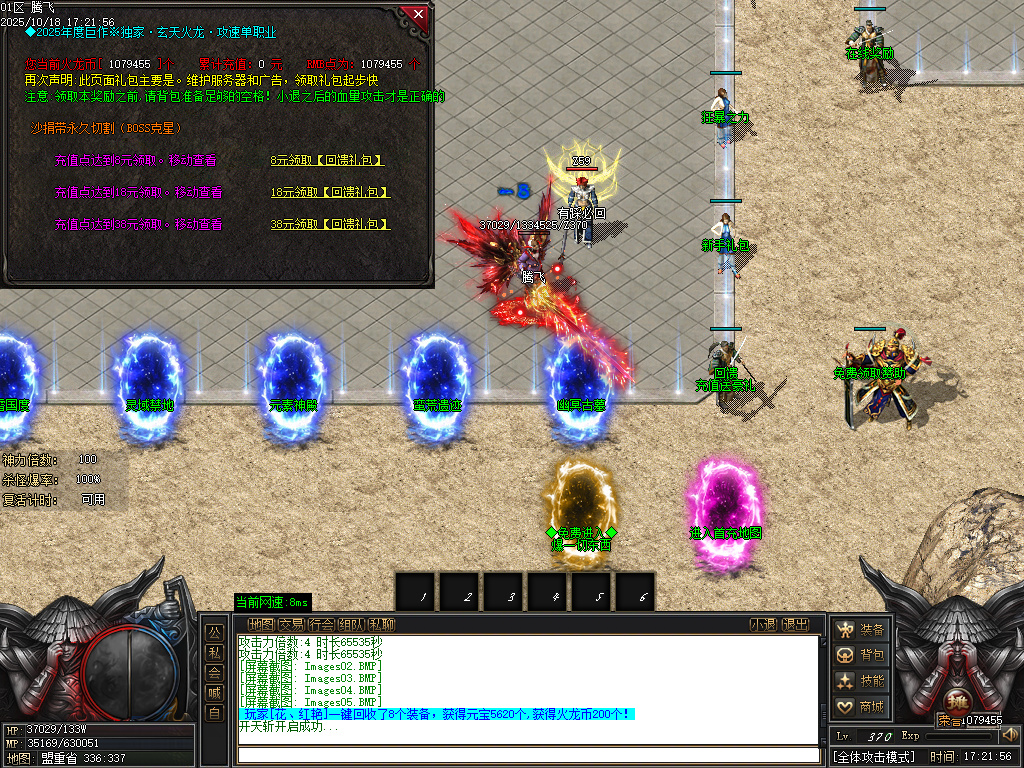The image size is (1024, 768).
Task: Select the 喊 shout chat channel
Action: point(214,693)
